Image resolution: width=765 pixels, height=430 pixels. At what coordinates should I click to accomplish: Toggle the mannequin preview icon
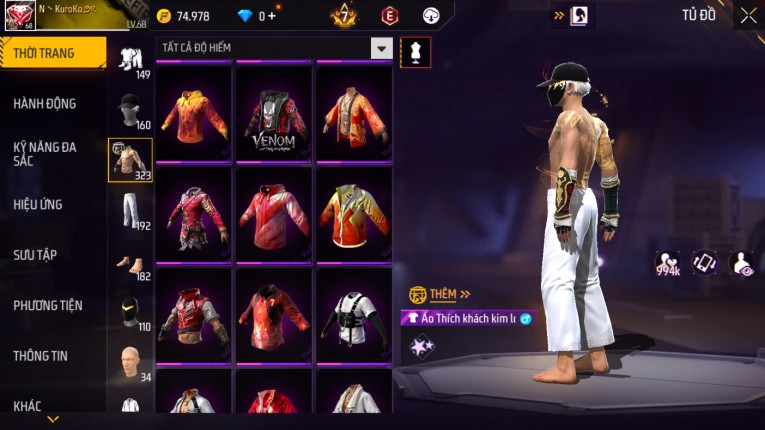[415, 52]
